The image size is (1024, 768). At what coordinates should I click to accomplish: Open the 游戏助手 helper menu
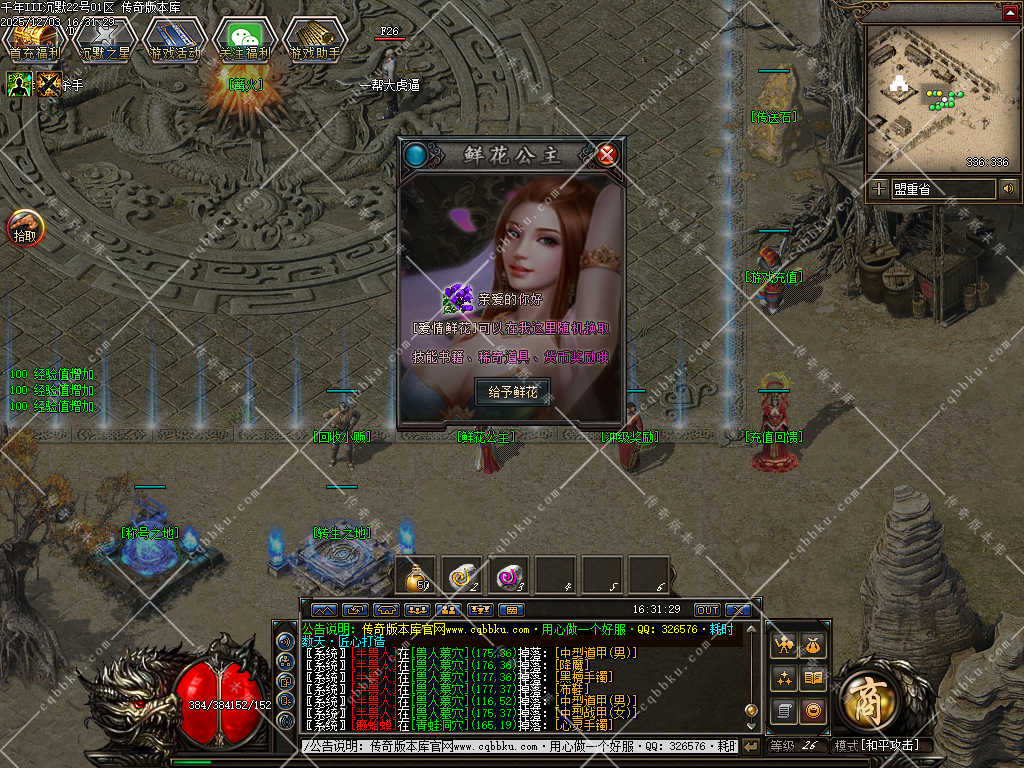tap(315, 40)
